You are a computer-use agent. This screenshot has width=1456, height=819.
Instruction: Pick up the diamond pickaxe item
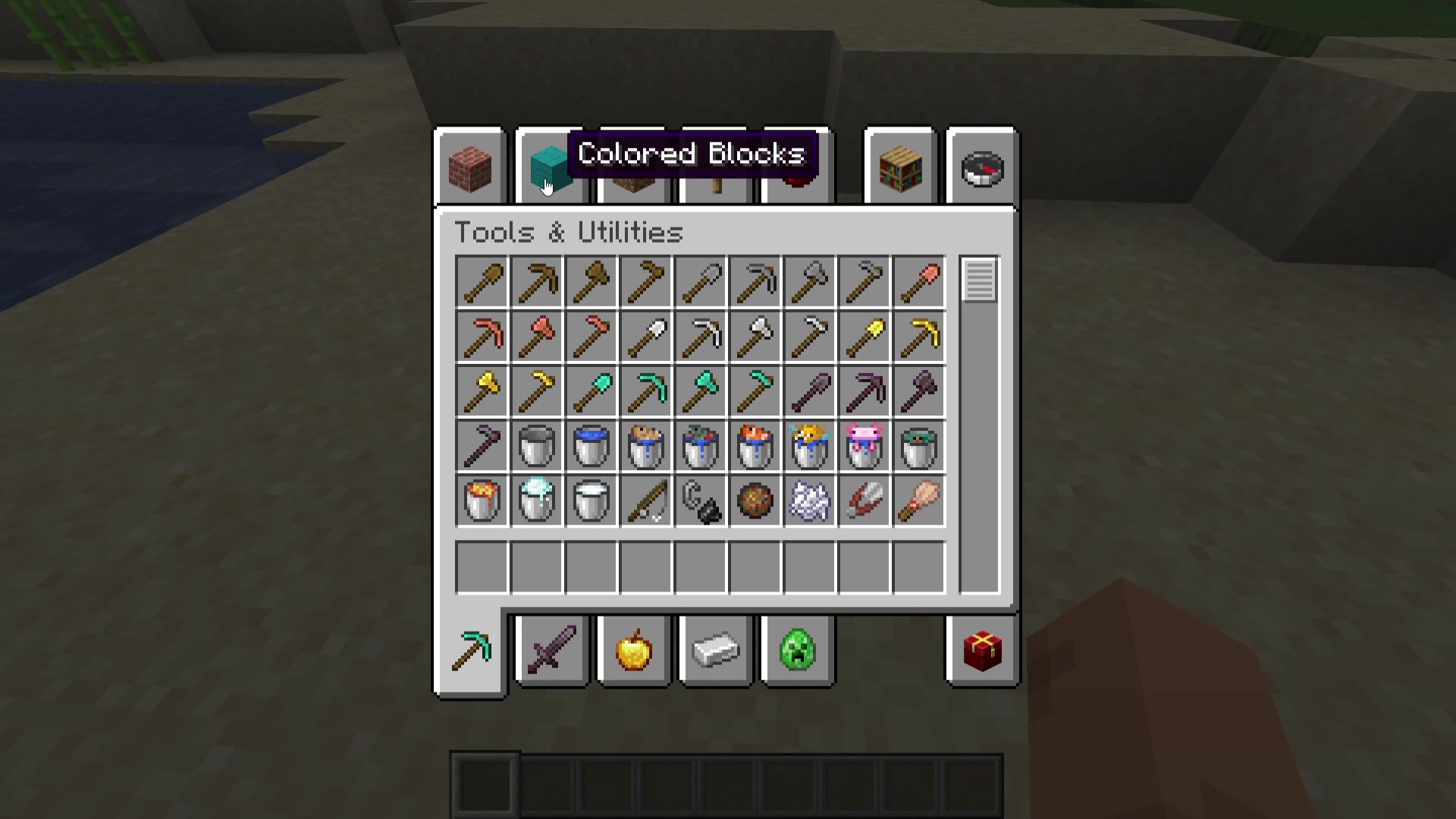pos(646,391)
